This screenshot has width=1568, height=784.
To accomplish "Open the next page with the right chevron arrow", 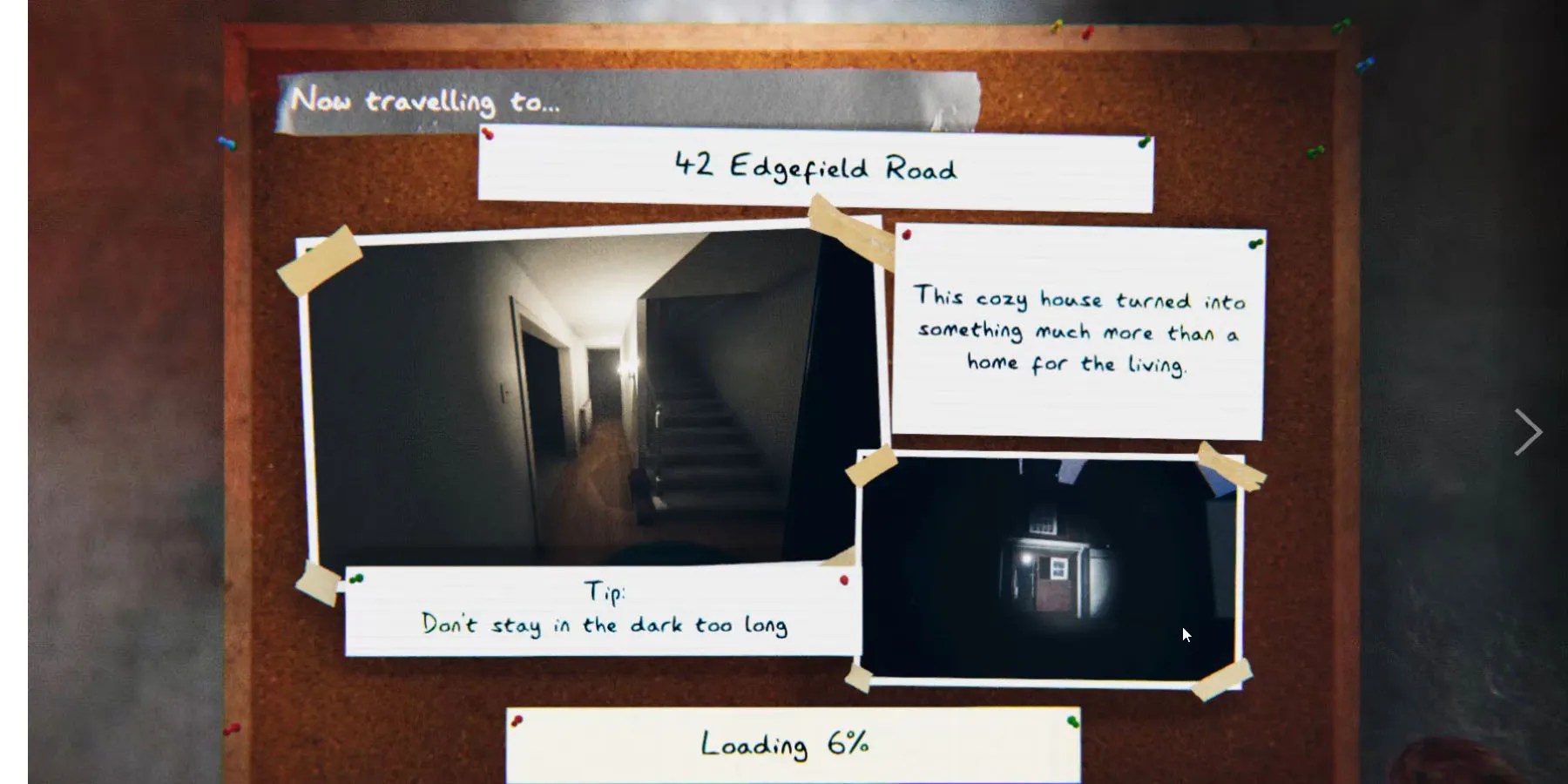I will [x=1529, y=431].
